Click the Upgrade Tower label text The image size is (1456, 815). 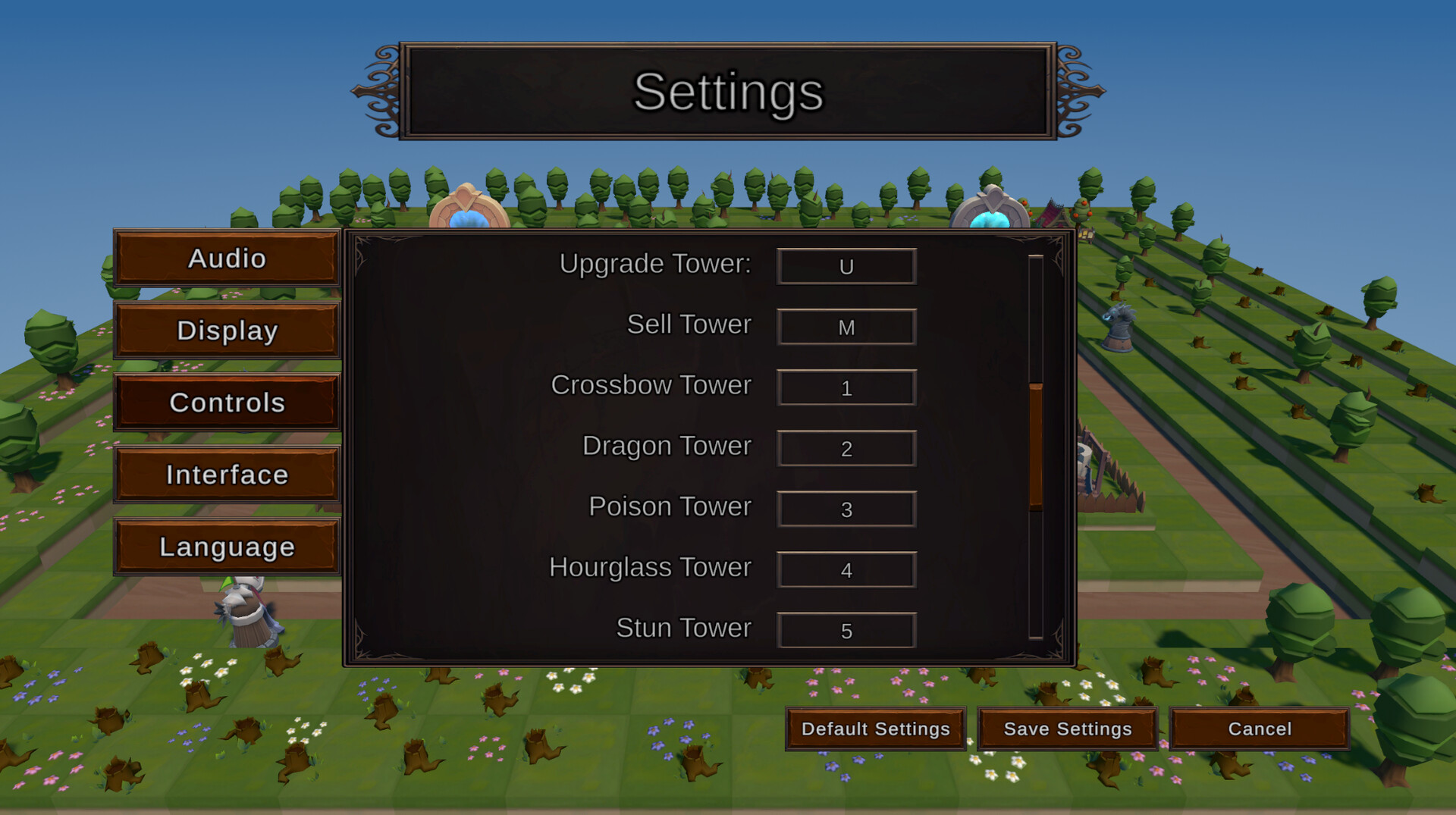click(654, 265)
